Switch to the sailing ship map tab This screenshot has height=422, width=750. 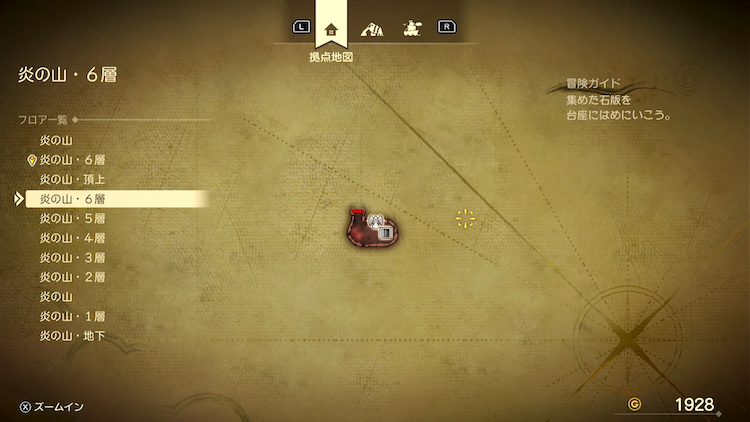click(x=410, y=28)
